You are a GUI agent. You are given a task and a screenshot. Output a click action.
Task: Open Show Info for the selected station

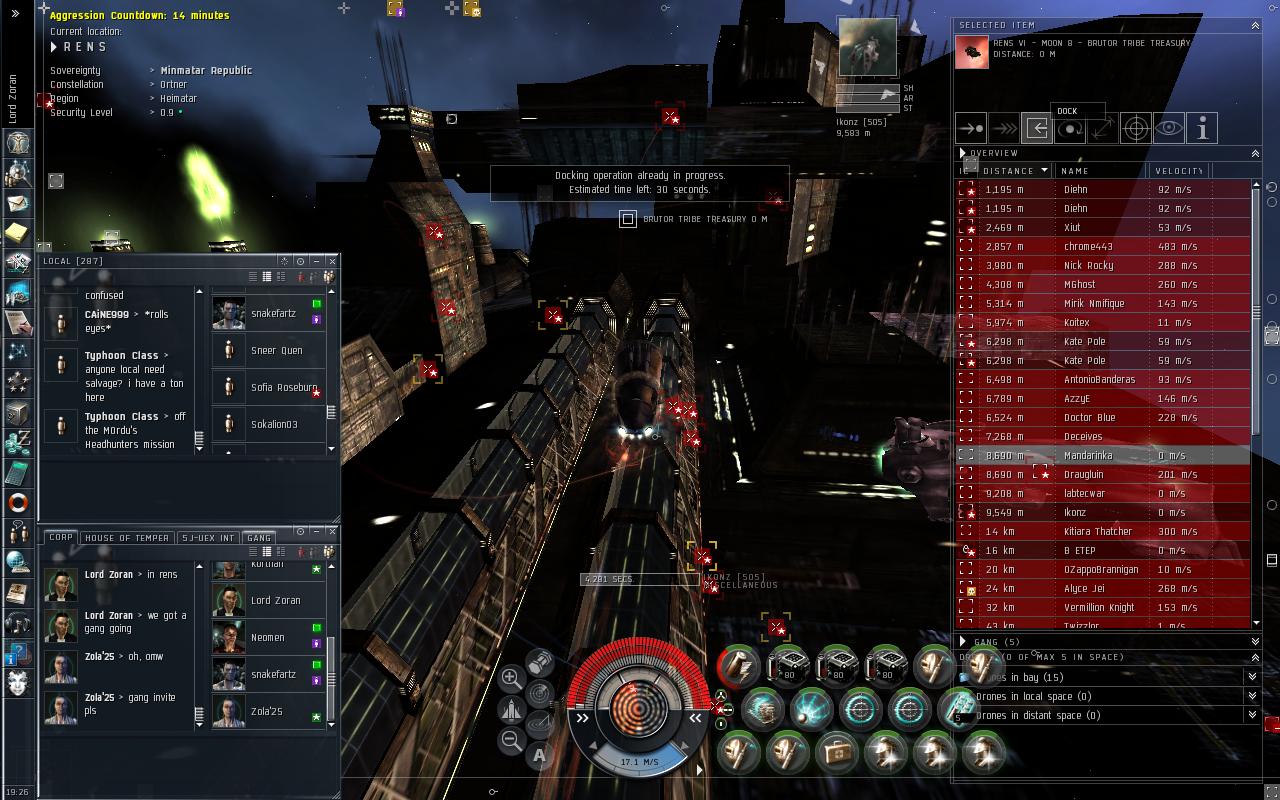pyautogui.click(x=1201, y=129)
